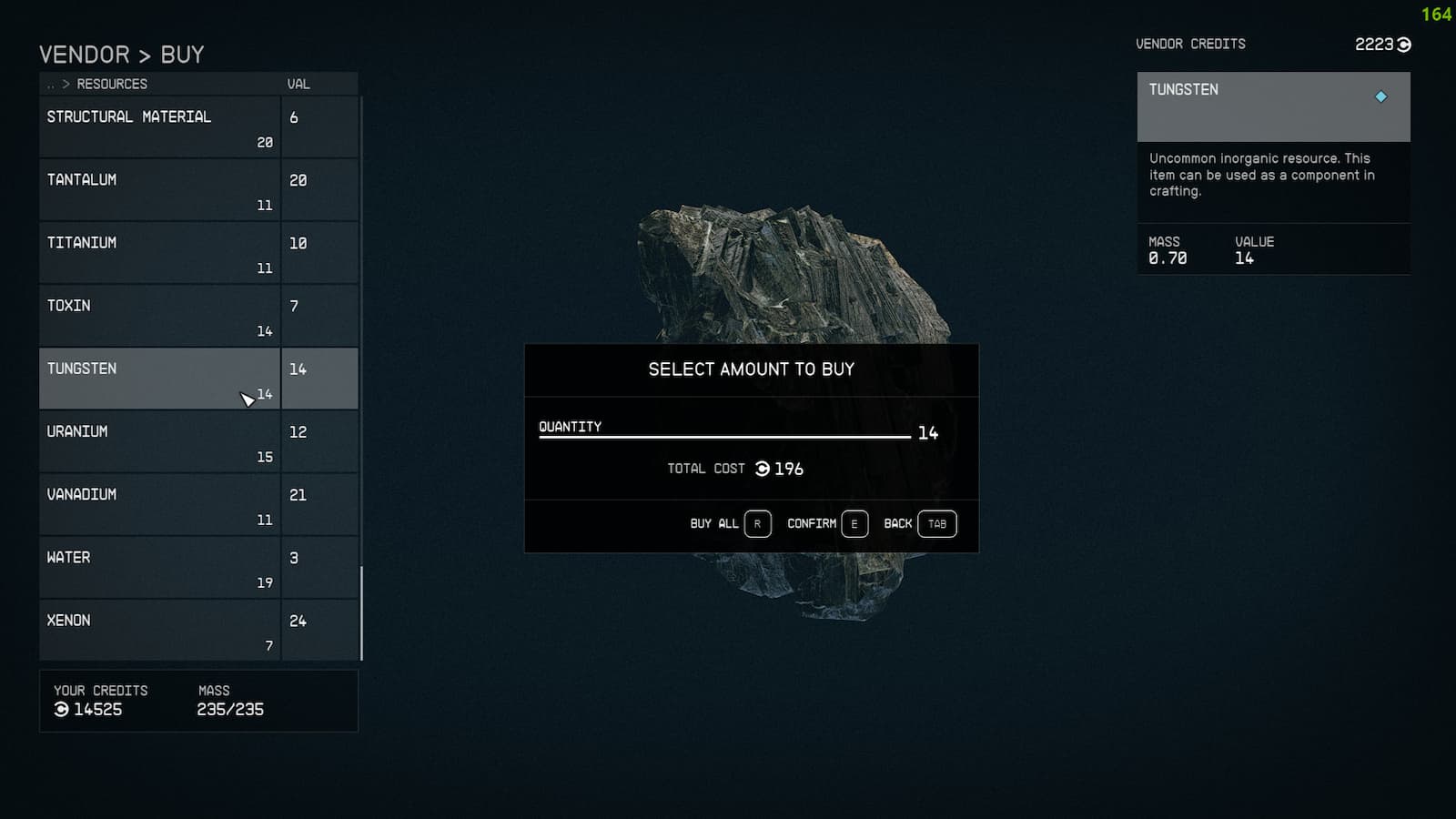Viewport: 1456px width, 819px height.
Task: Click the TAB key icon for Back
Action: pos(936,523)
